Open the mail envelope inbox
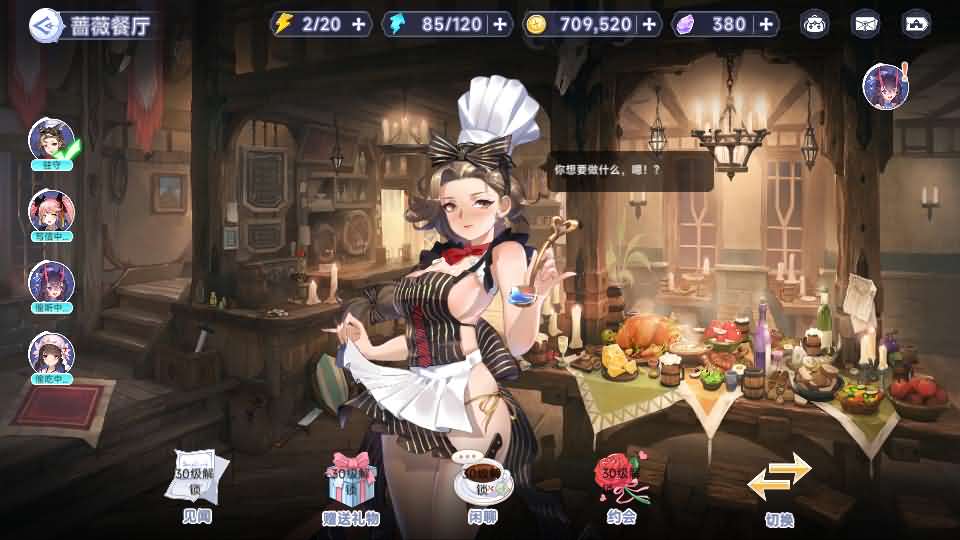Image resolution: width=960 pixels, height=540 pixels. pyautogui.click(x=865, y=24)
